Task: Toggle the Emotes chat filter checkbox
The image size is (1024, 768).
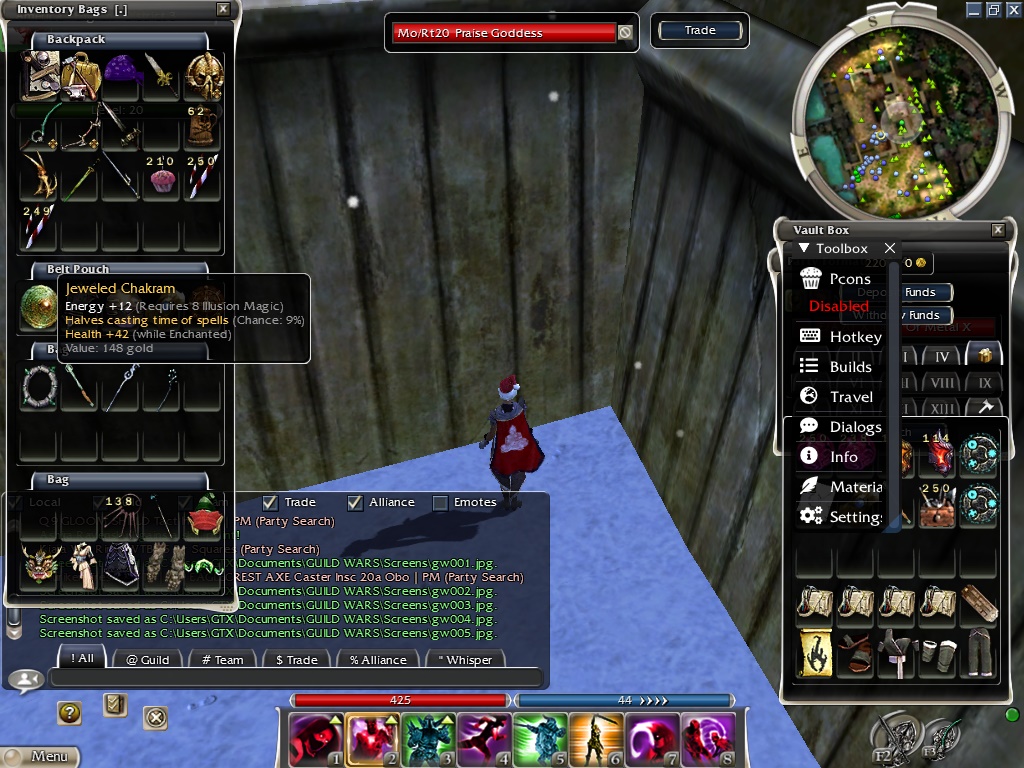Action: click(x=440, y=503)
